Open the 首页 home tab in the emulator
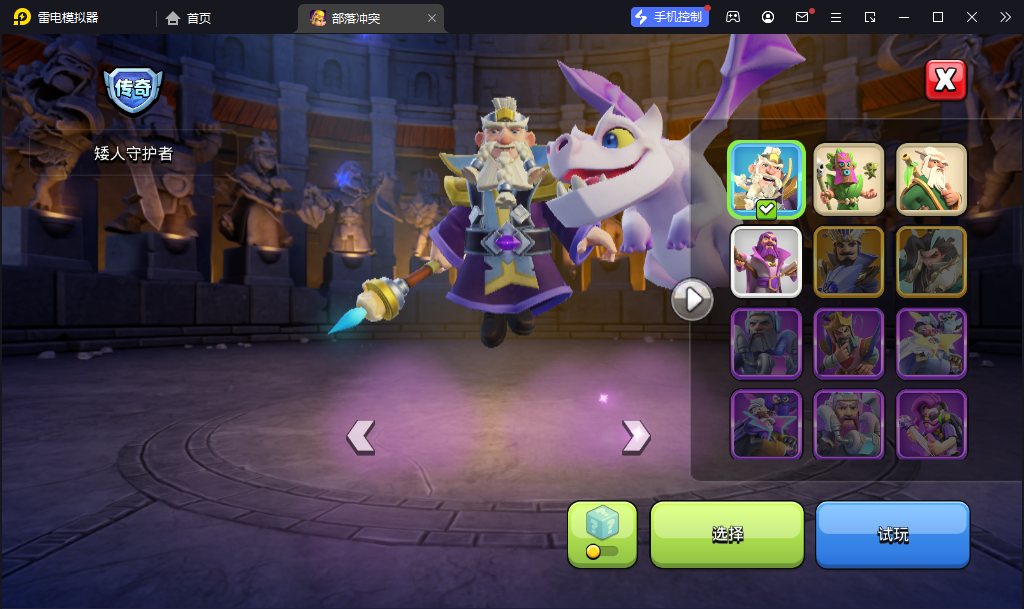Viewport: 1024px width, 609px height. coord(189,18)
